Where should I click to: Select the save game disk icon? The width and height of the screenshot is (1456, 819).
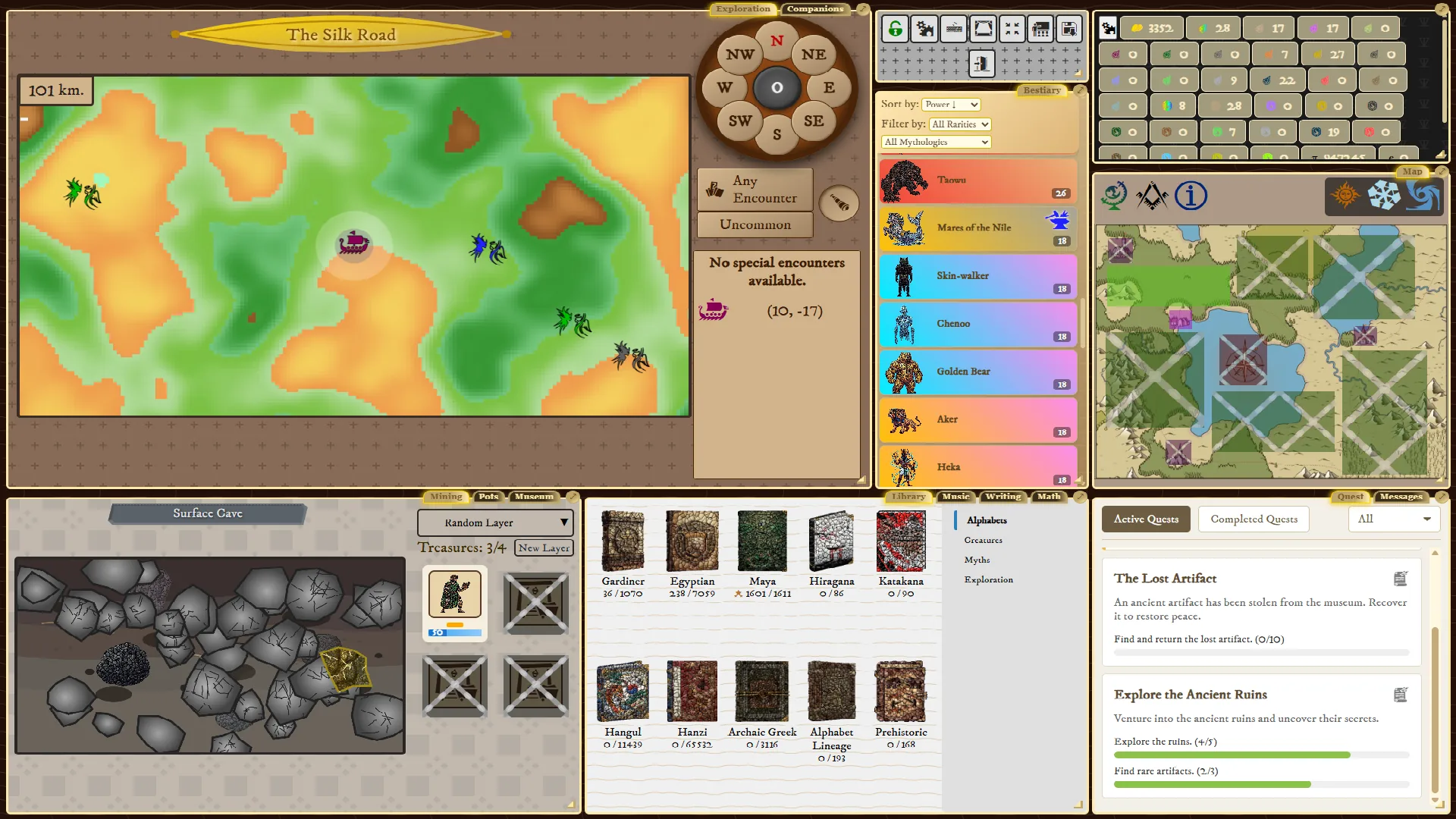pyautogui.click(x=1069, y=28)
